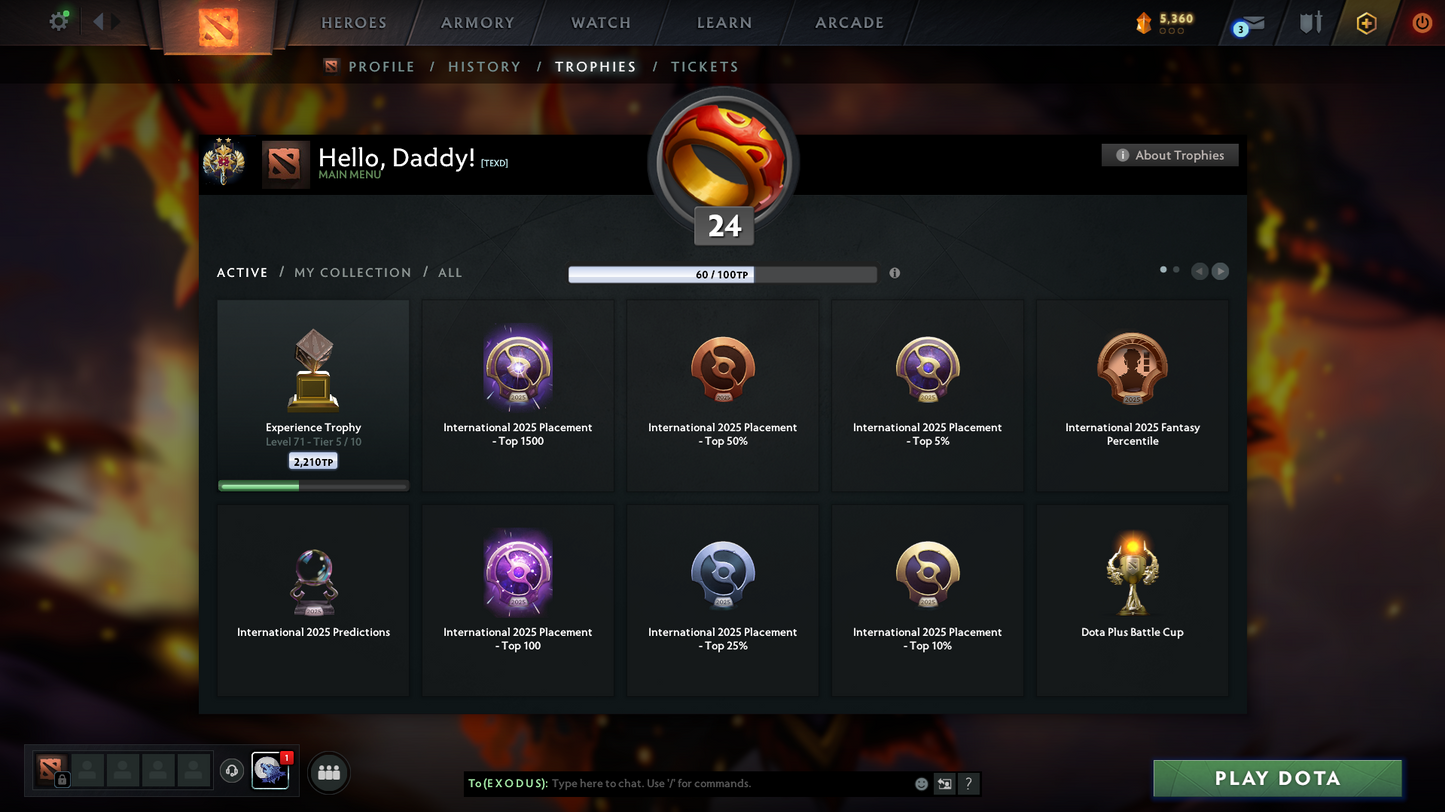
Task: Select the Dota Plus Battle Cup trophy
Action: click(1132, 600)
